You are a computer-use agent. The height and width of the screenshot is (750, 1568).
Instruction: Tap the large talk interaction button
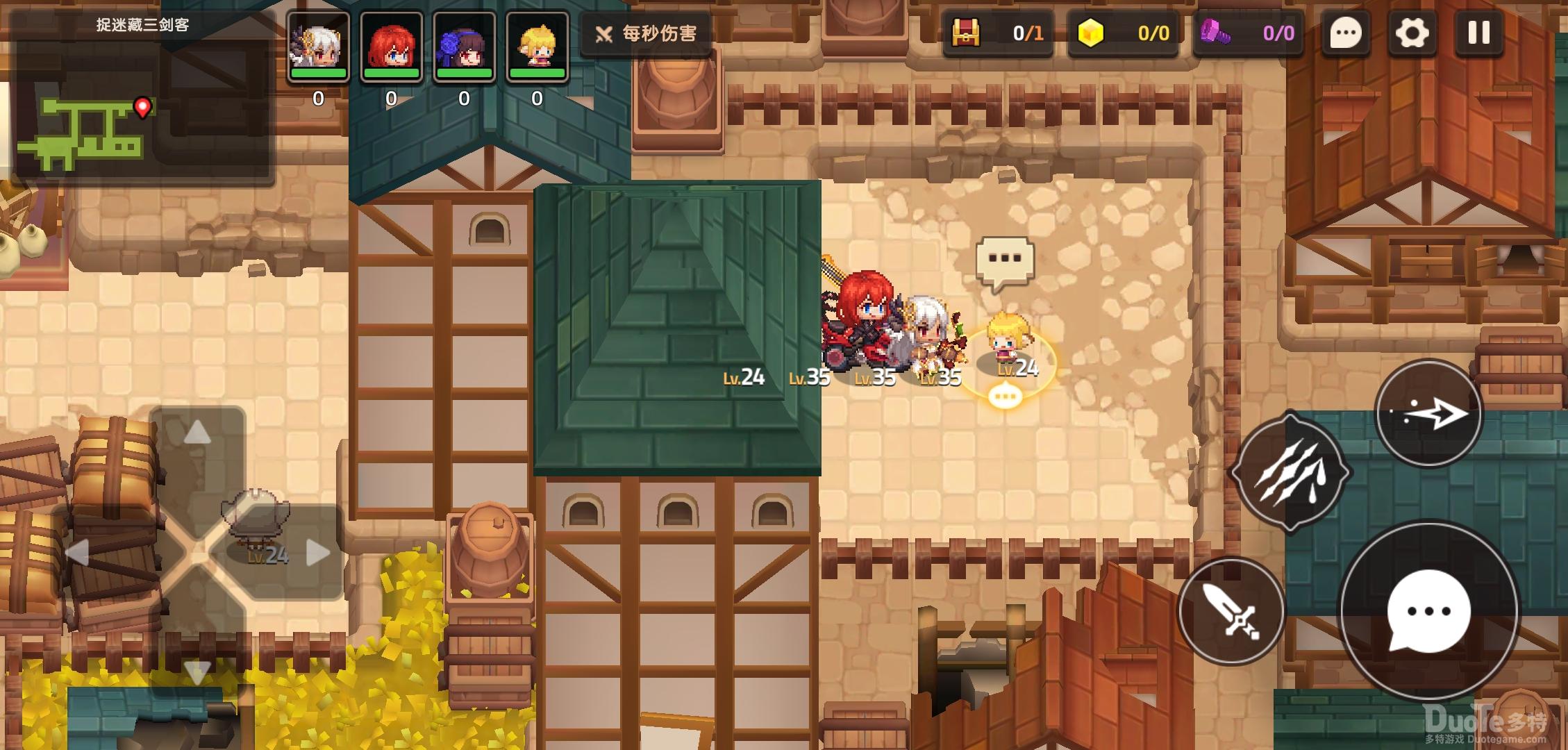coord(1428,611)
